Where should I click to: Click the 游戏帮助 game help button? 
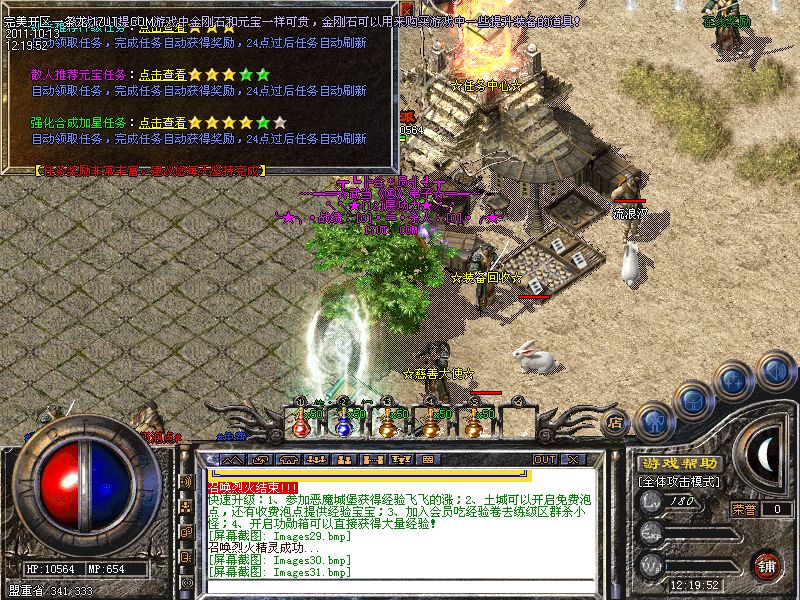click(x=678, y=463)
